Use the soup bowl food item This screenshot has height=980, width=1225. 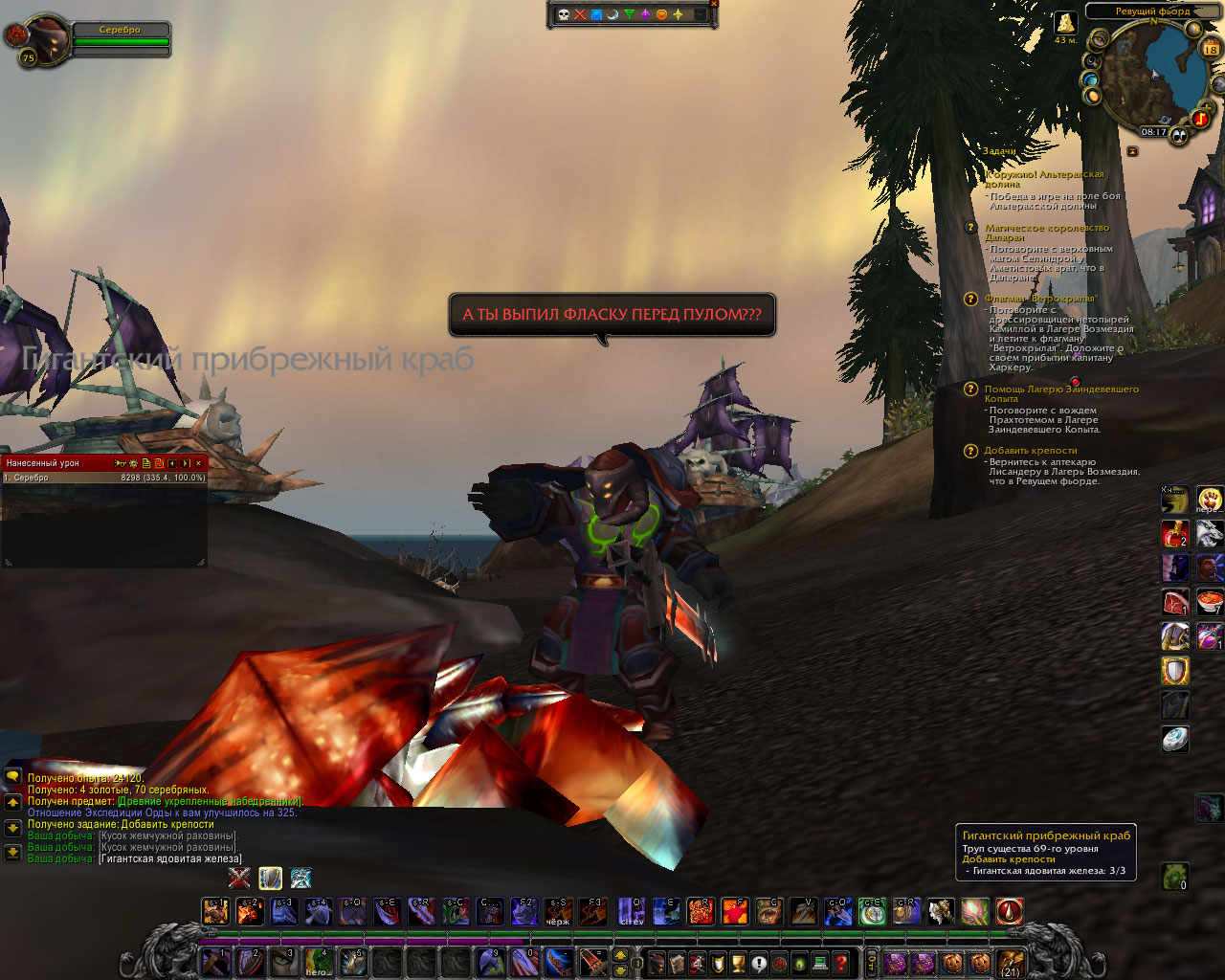click(x=1210, y=601)
